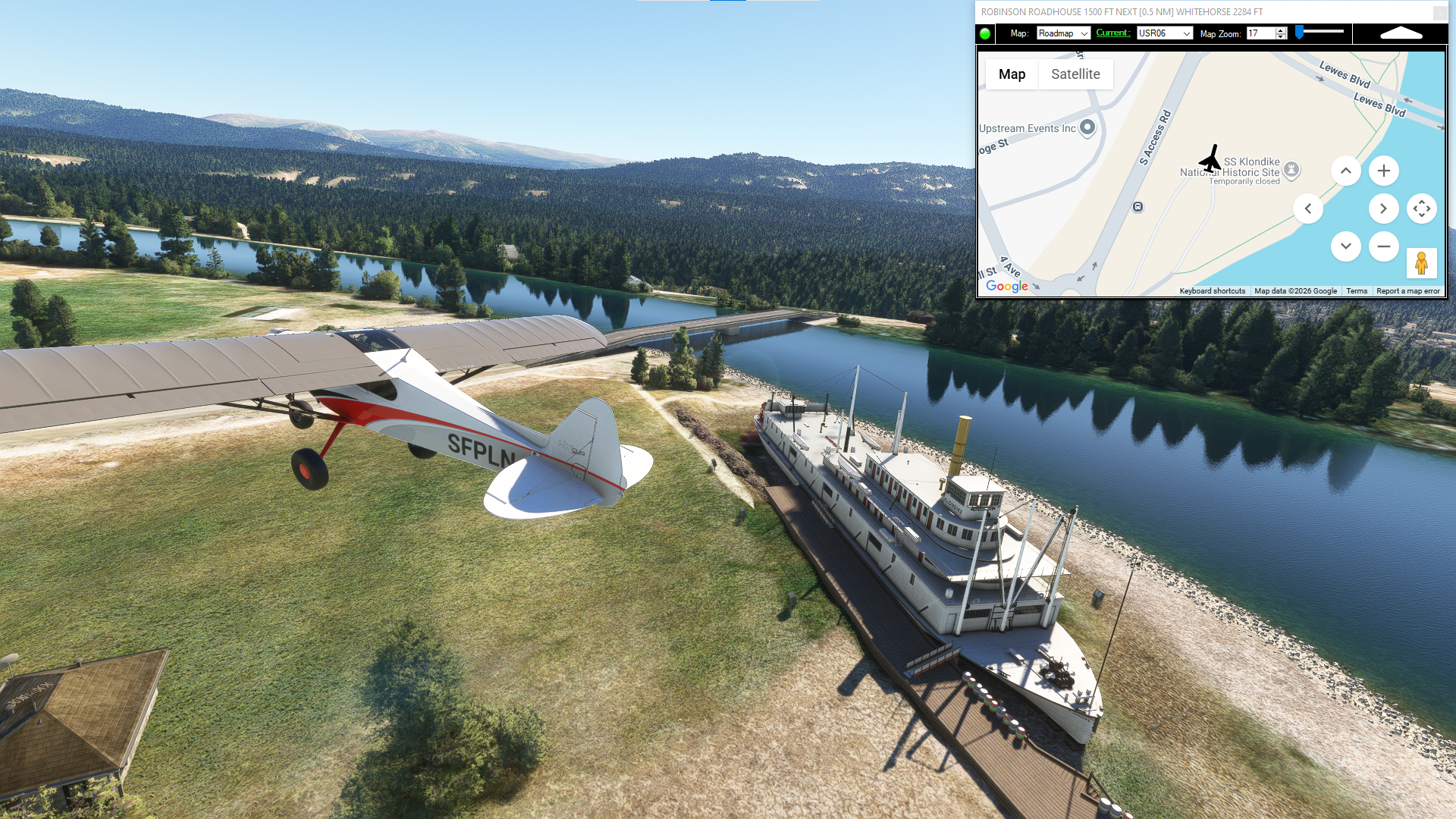Select the Street View pegman icon

1421,263
